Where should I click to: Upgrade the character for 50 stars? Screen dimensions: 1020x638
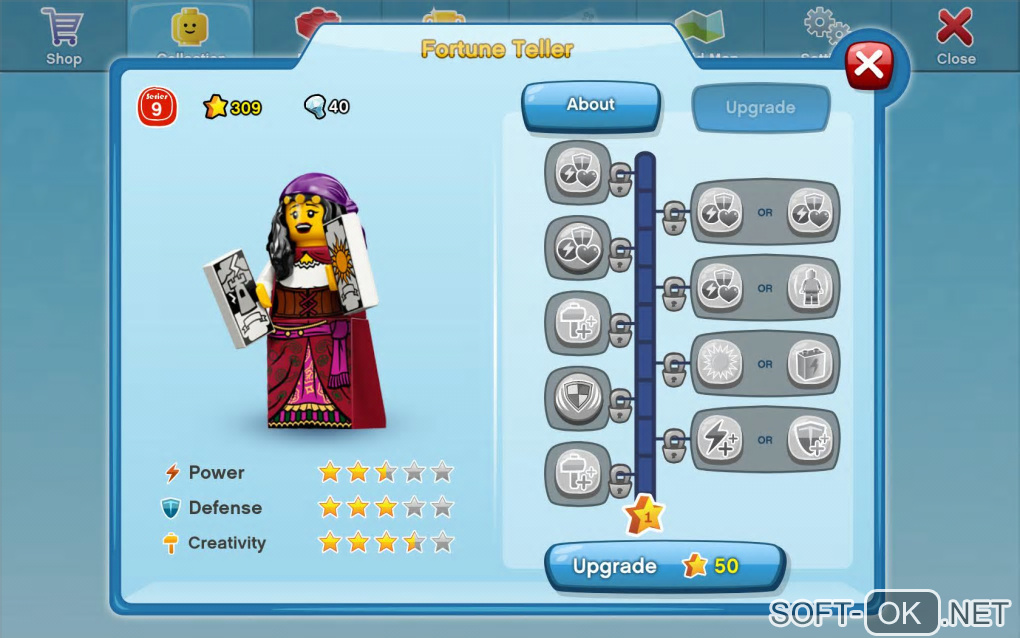click(664, 566)
